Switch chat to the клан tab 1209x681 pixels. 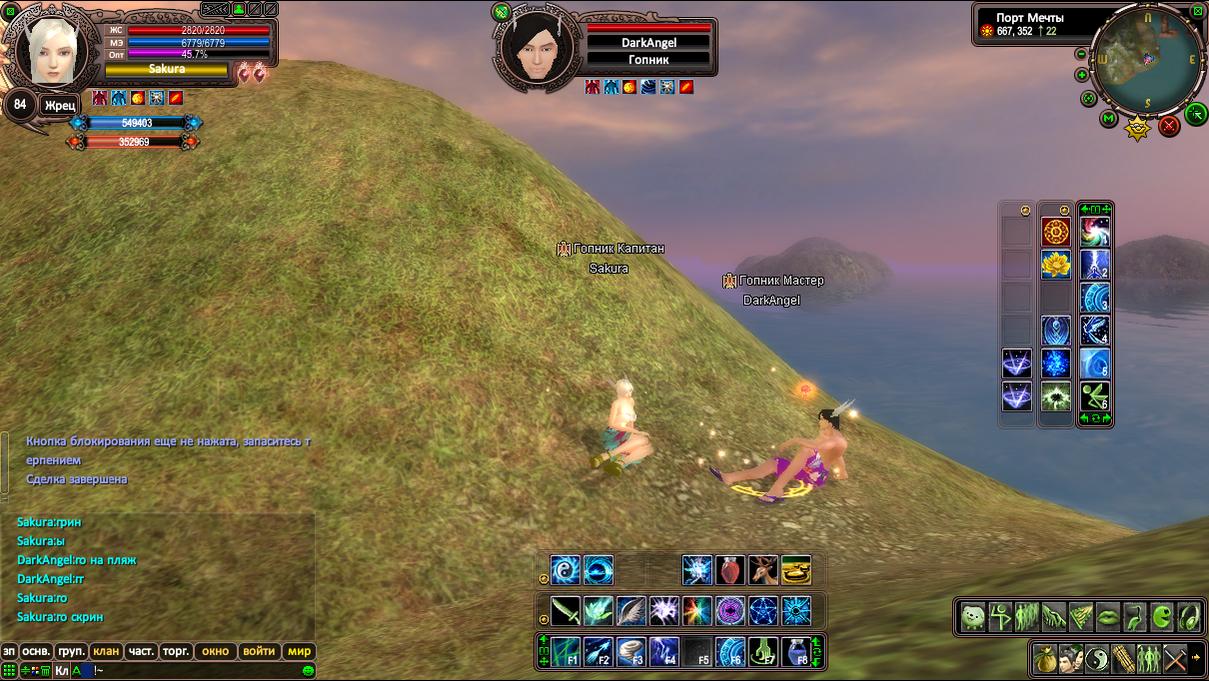[x=106, y=651]
